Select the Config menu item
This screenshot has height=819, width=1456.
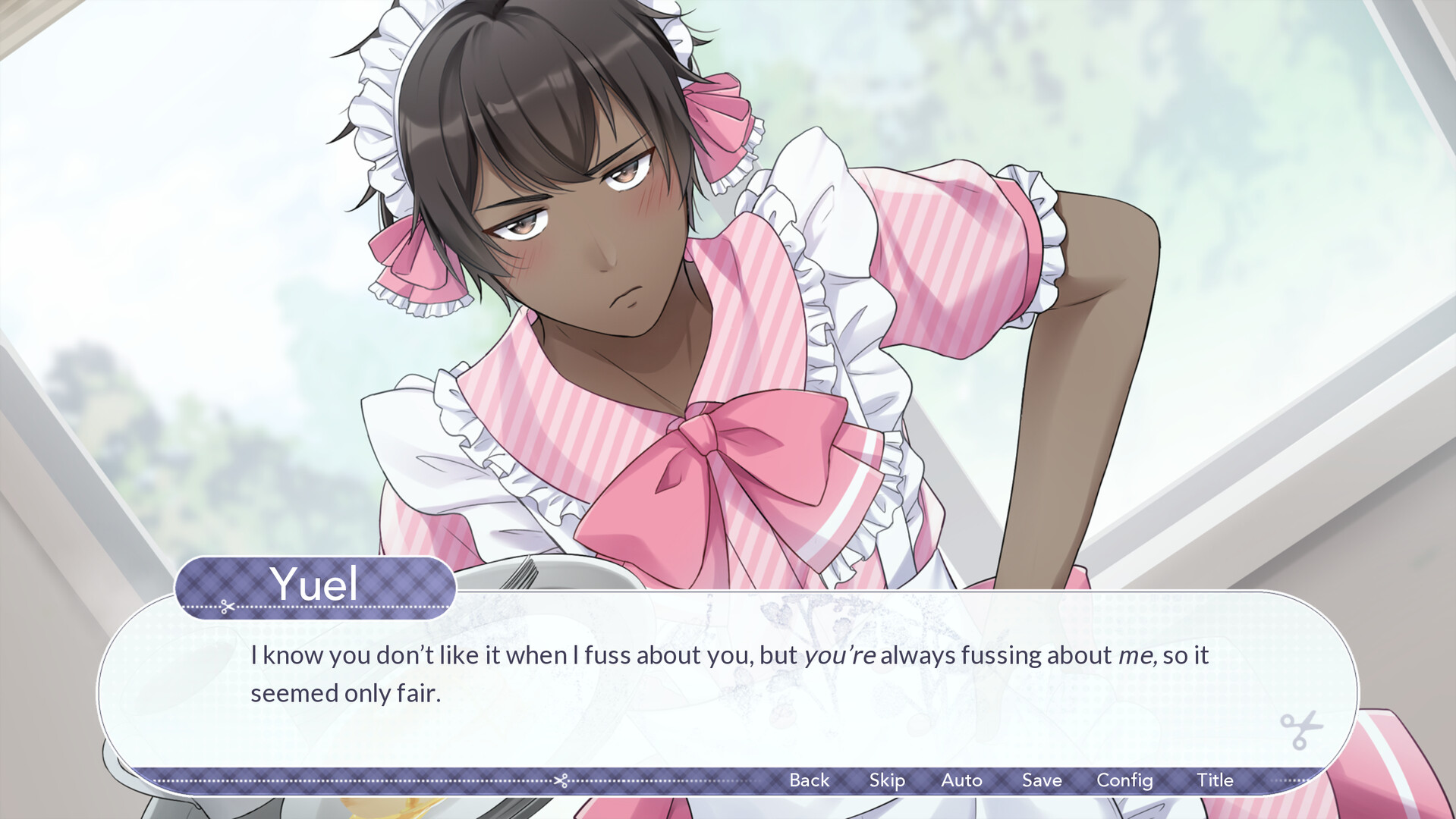(x=1124, y=780)
